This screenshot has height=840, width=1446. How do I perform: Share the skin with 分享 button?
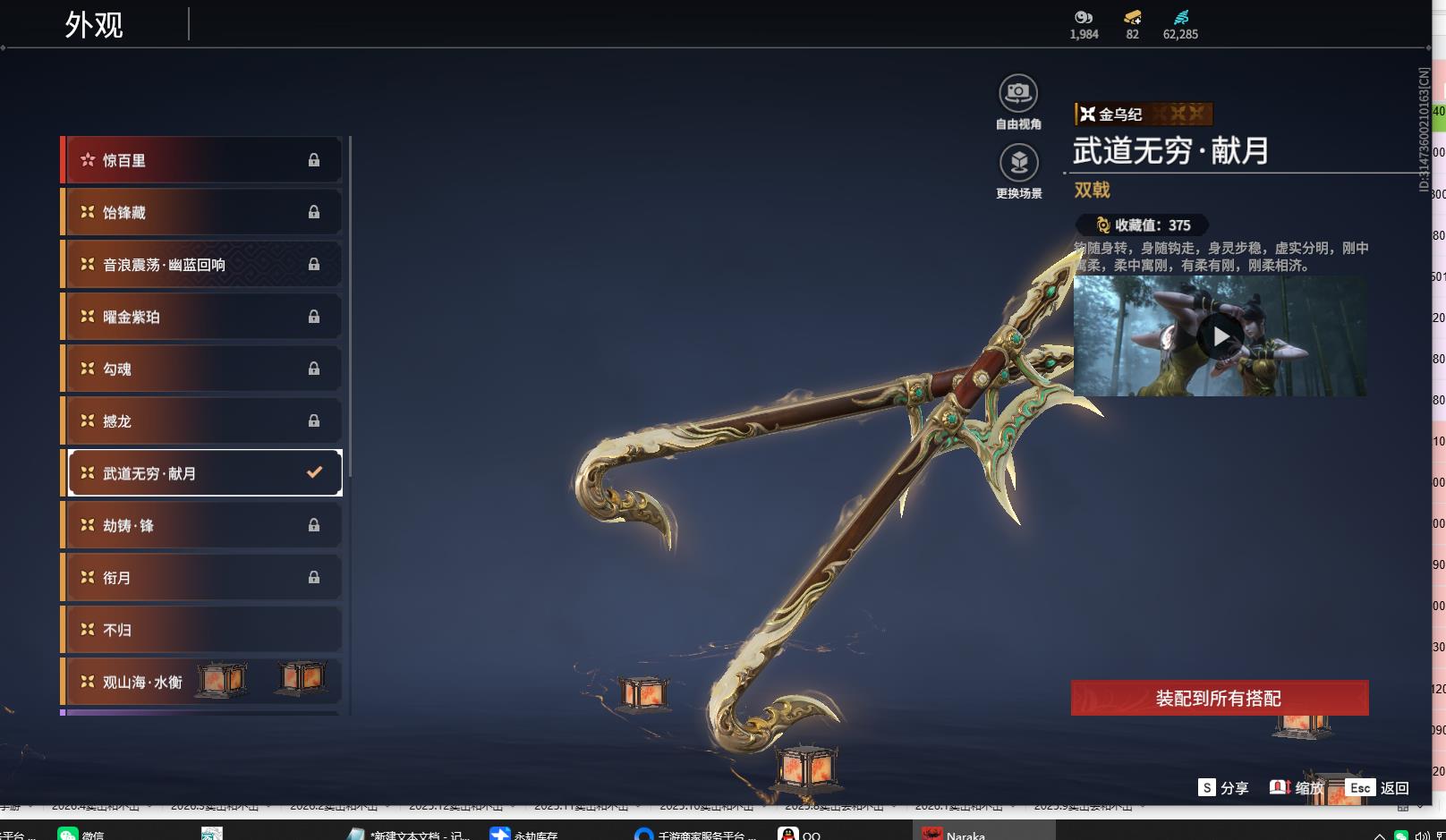(x=1223, y=787)
